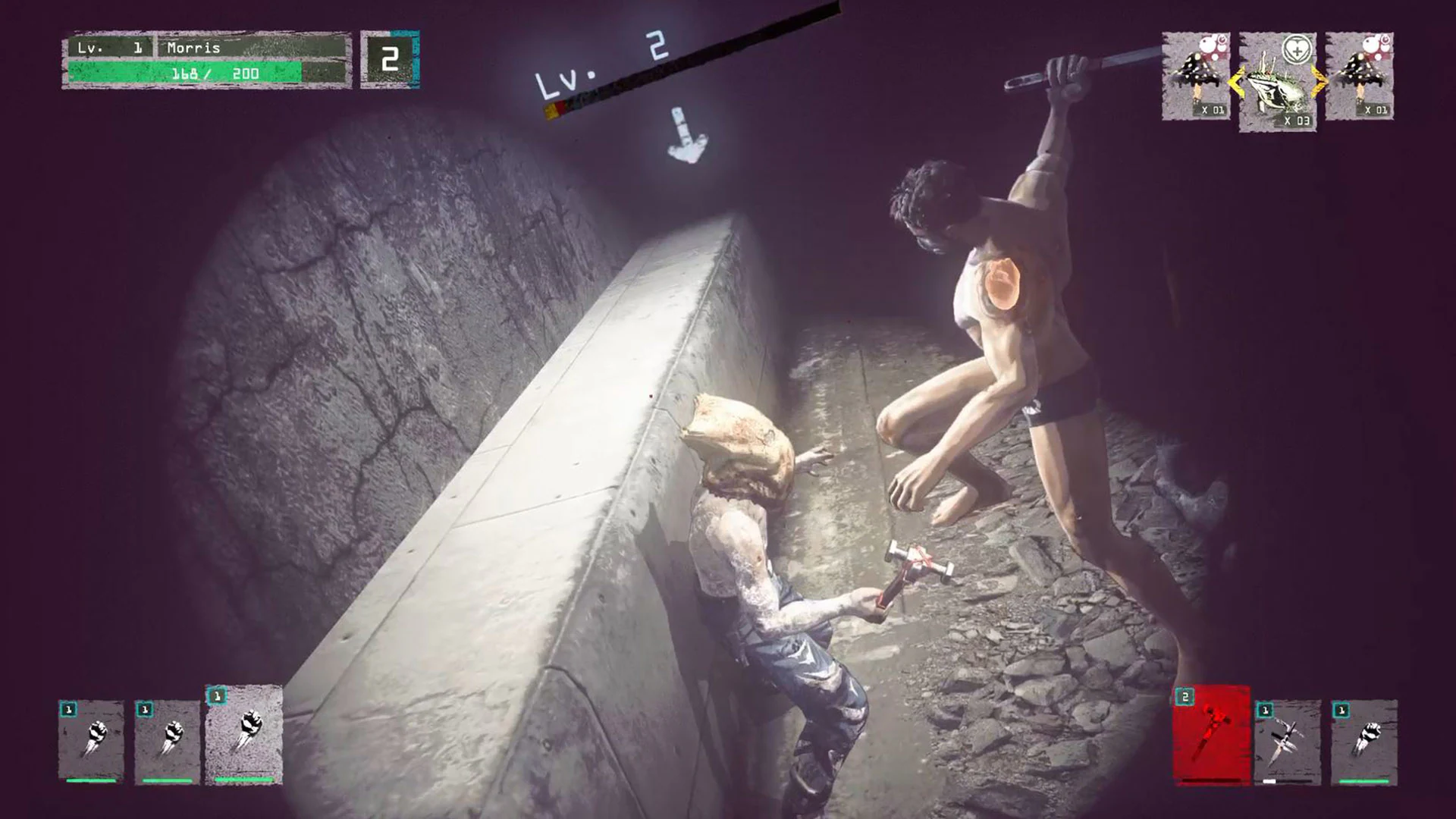Click the cooldown clock badge on mushroom card

pos(1221,40)
